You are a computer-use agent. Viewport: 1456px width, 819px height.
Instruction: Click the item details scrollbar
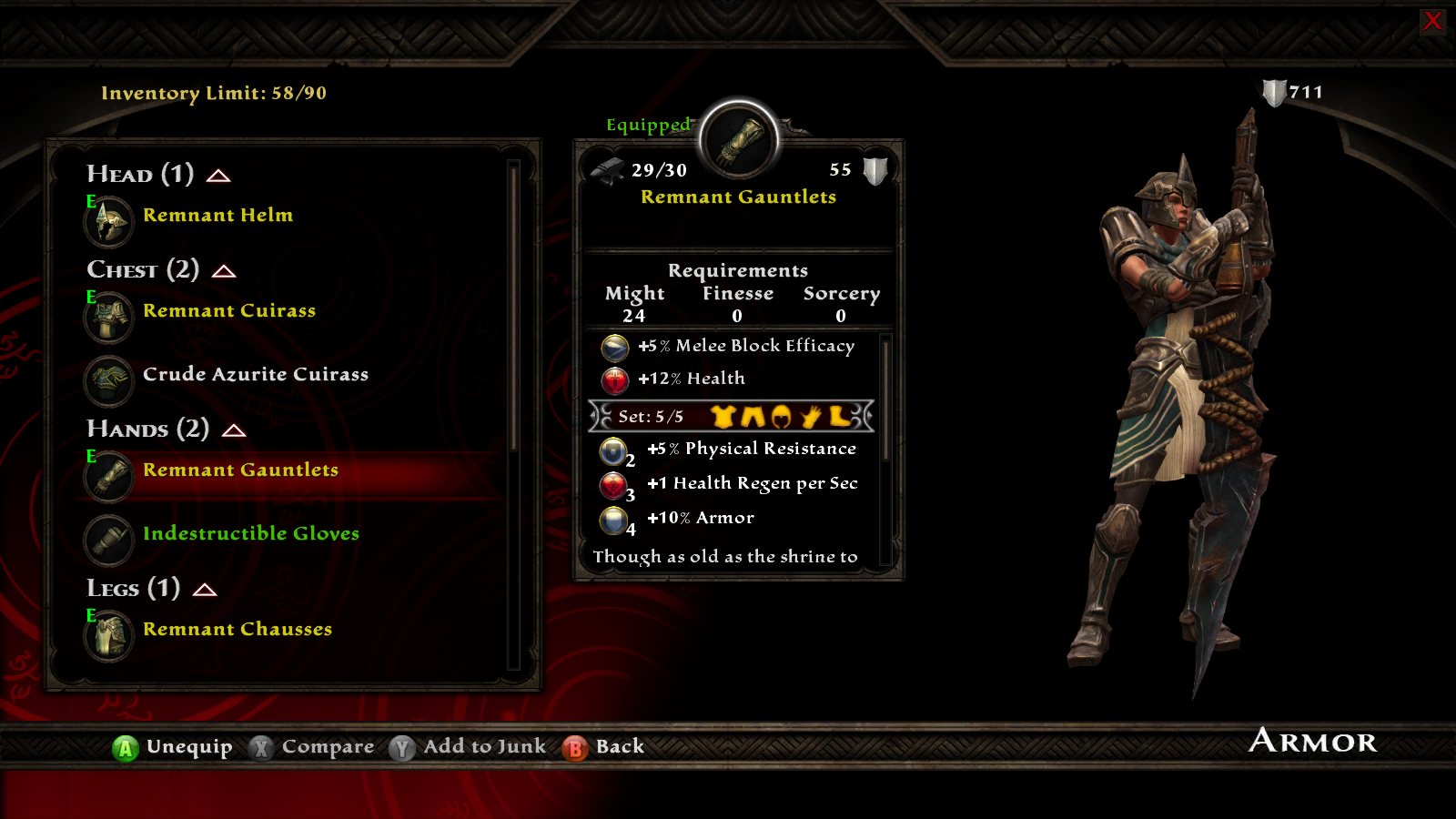tap(886, 400)
